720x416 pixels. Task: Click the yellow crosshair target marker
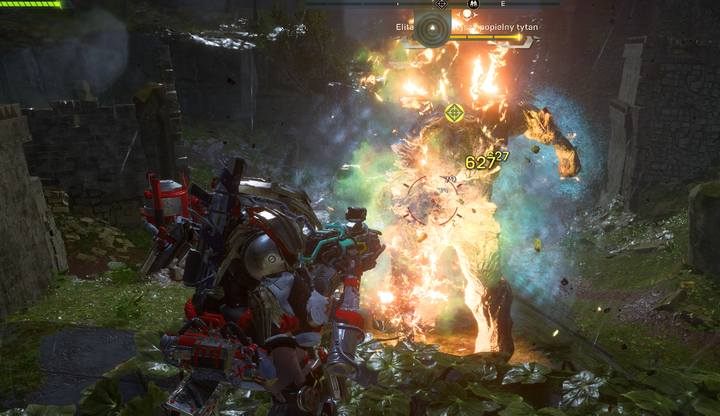coord(454,113)
